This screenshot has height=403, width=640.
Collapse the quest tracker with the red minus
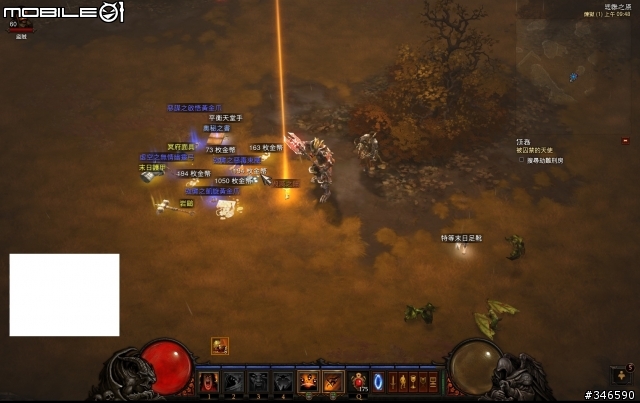[625, 141]
